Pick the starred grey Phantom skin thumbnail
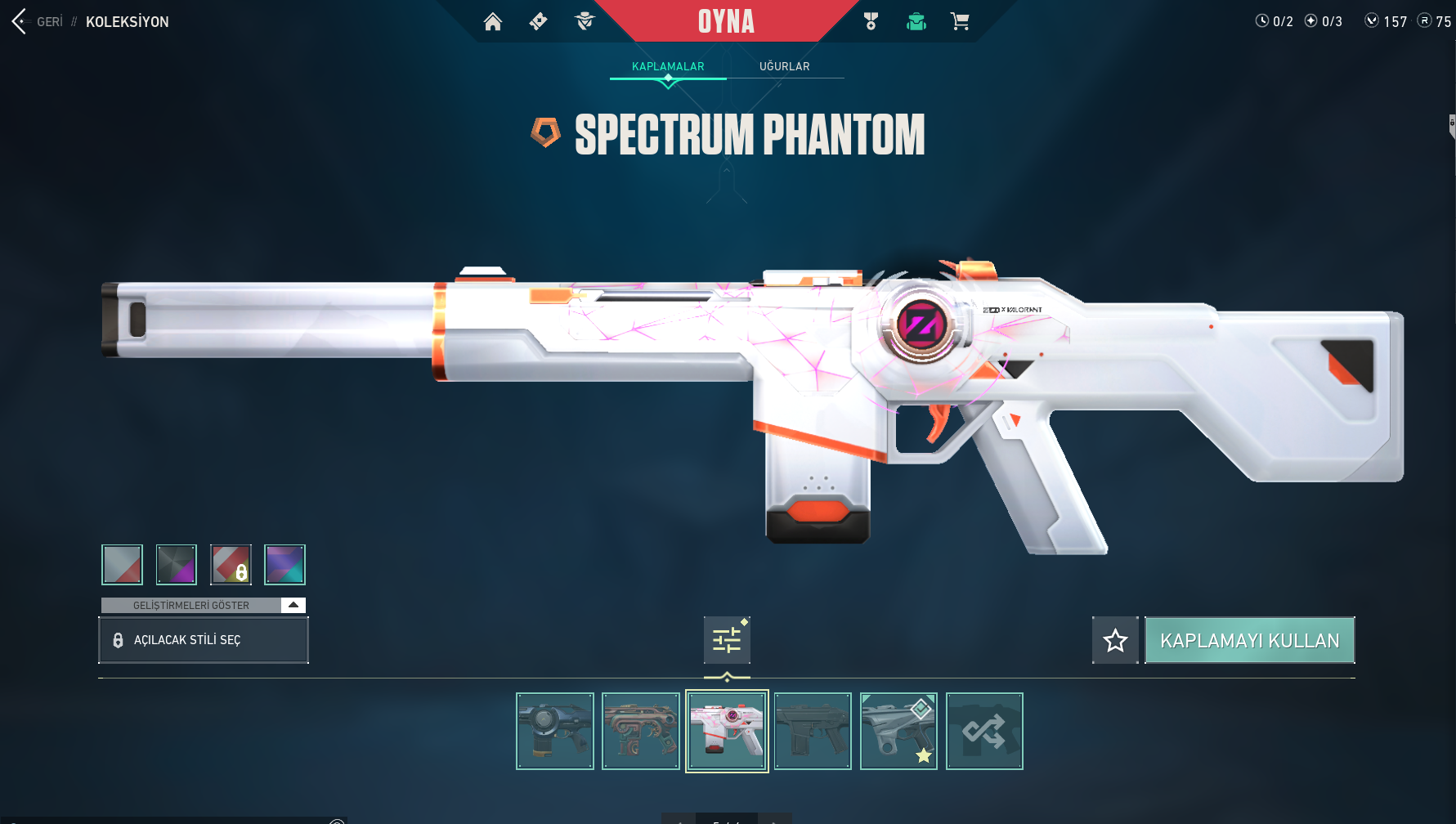 (x=898, y=731)
